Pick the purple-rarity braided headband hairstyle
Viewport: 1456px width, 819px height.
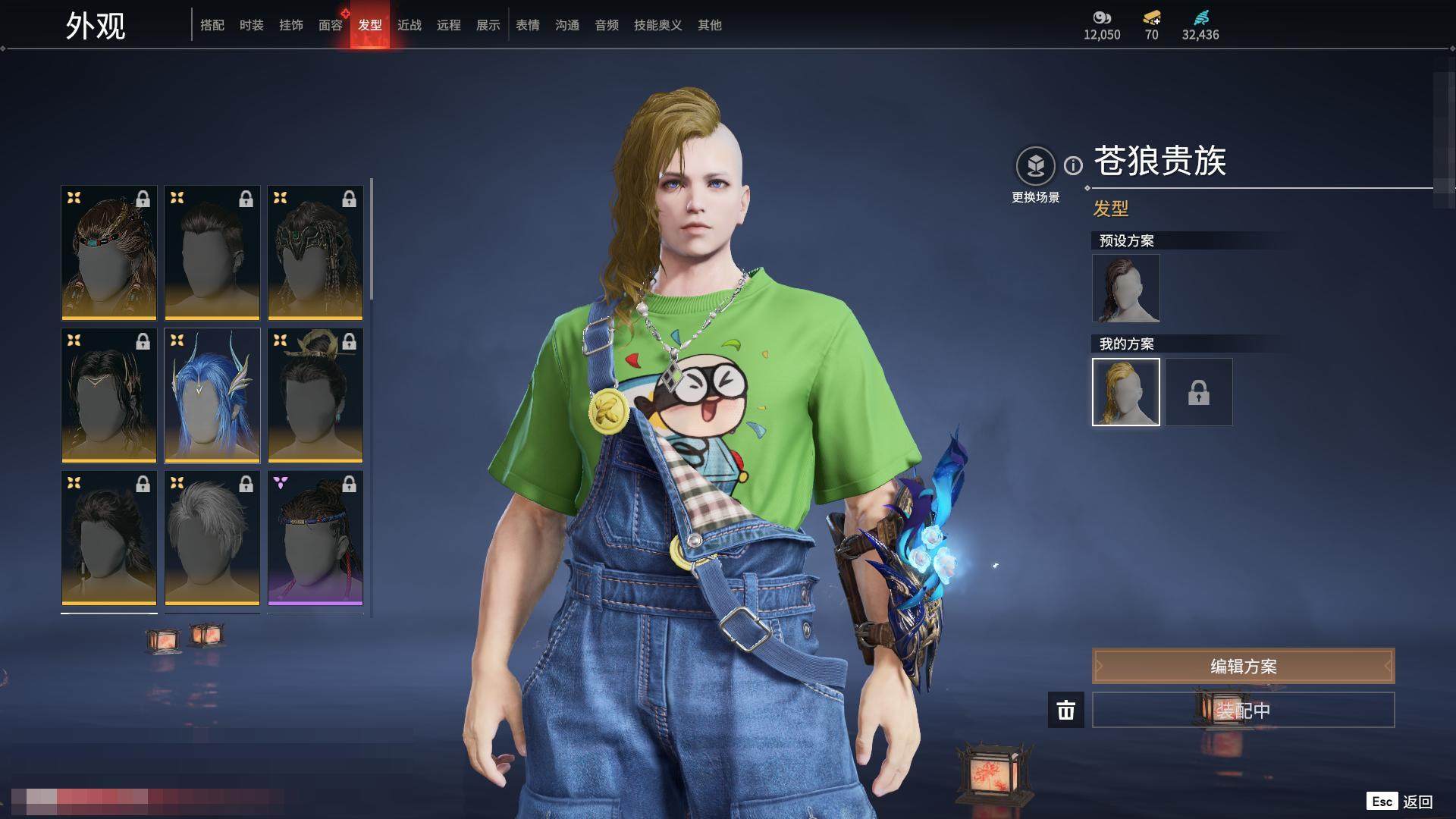click(315, 538)
